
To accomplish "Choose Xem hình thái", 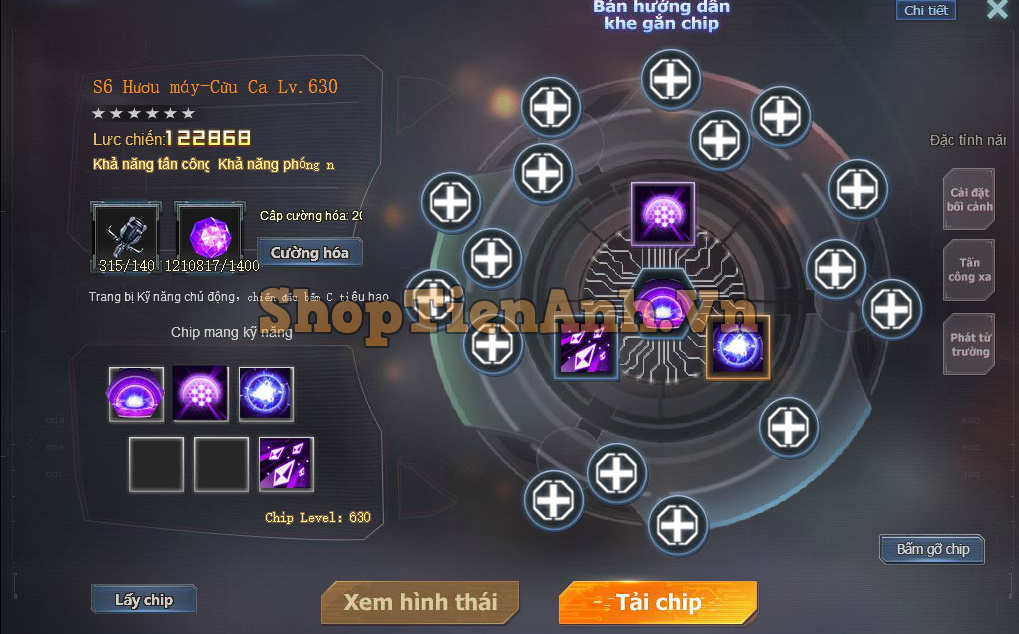I will click(x=420, y=602).
